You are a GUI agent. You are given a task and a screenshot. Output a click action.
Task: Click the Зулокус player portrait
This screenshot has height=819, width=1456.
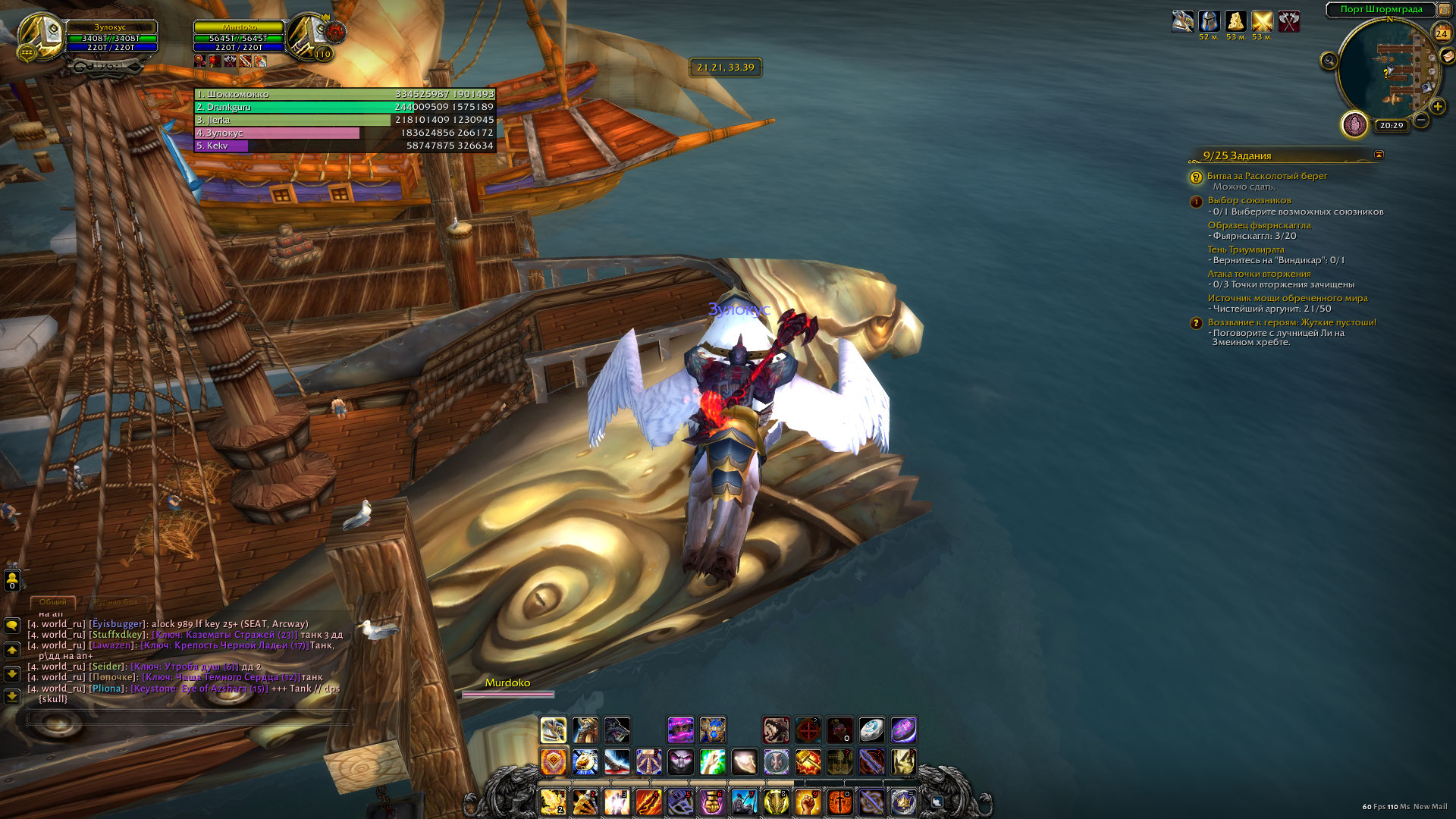point(38,36)
